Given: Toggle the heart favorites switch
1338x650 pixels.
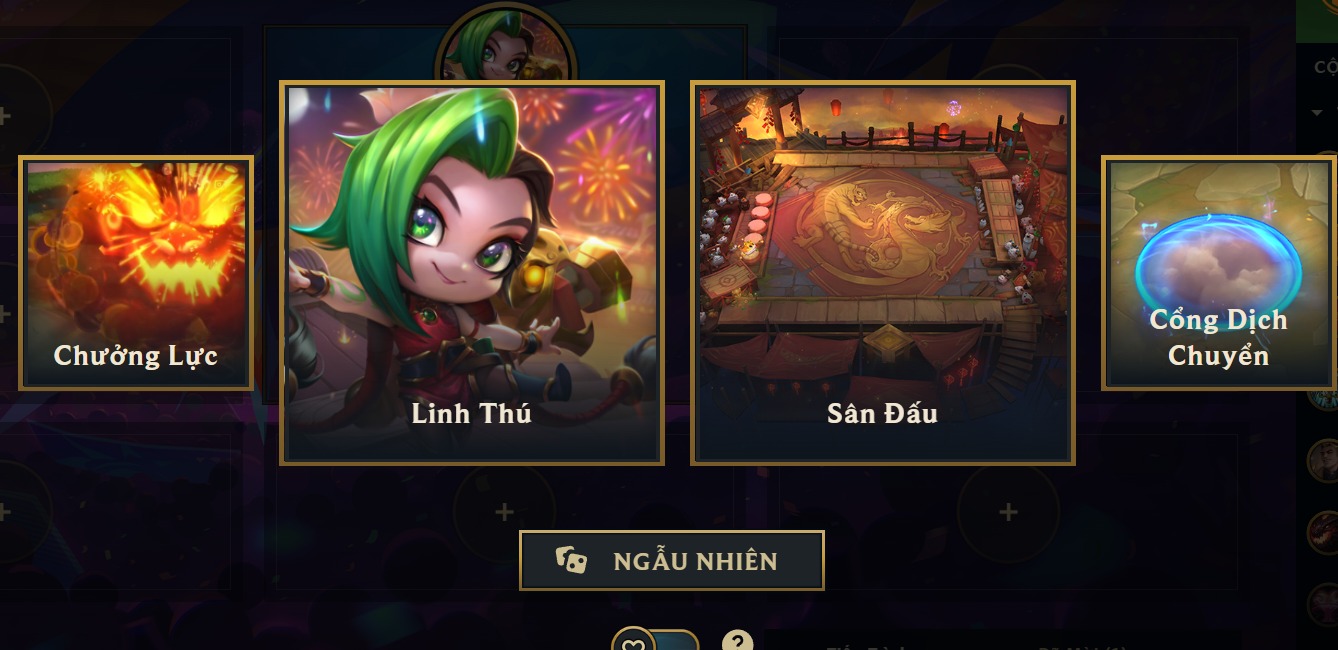Looking at the screenshot, I should point(655,640).
